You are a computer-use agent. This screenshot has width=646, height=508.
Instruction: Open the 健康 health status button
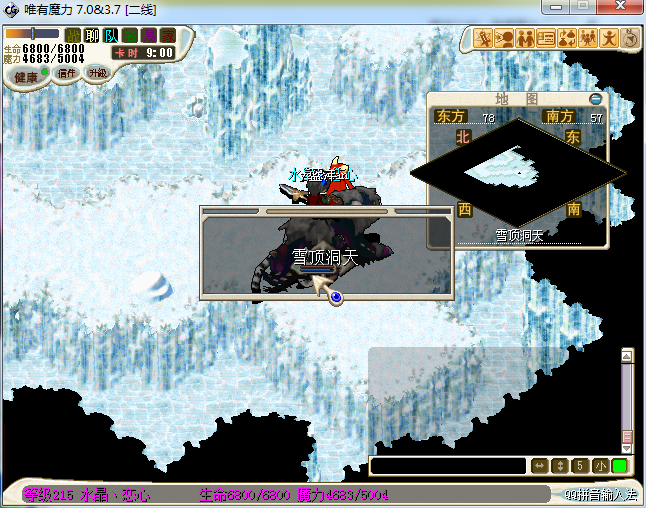(x=26, y=77)
